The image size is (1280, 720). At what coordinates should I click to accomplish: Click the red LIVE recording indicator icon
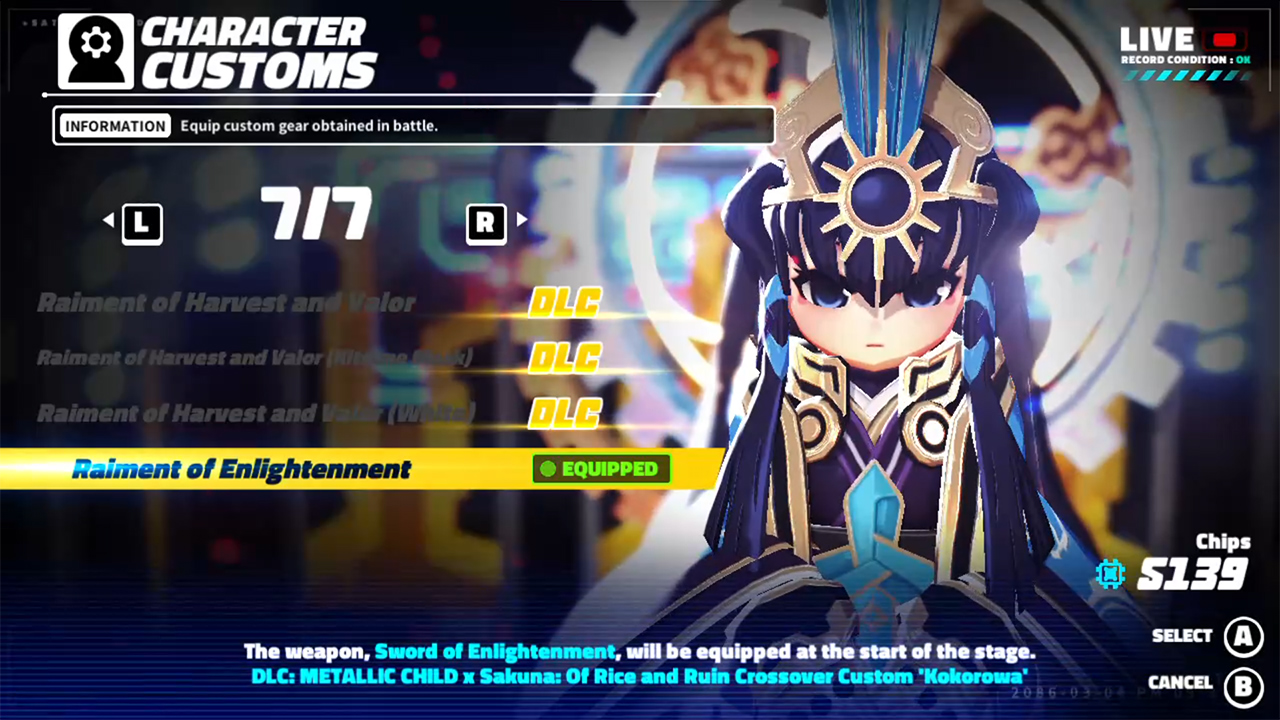click(1224, 40)
